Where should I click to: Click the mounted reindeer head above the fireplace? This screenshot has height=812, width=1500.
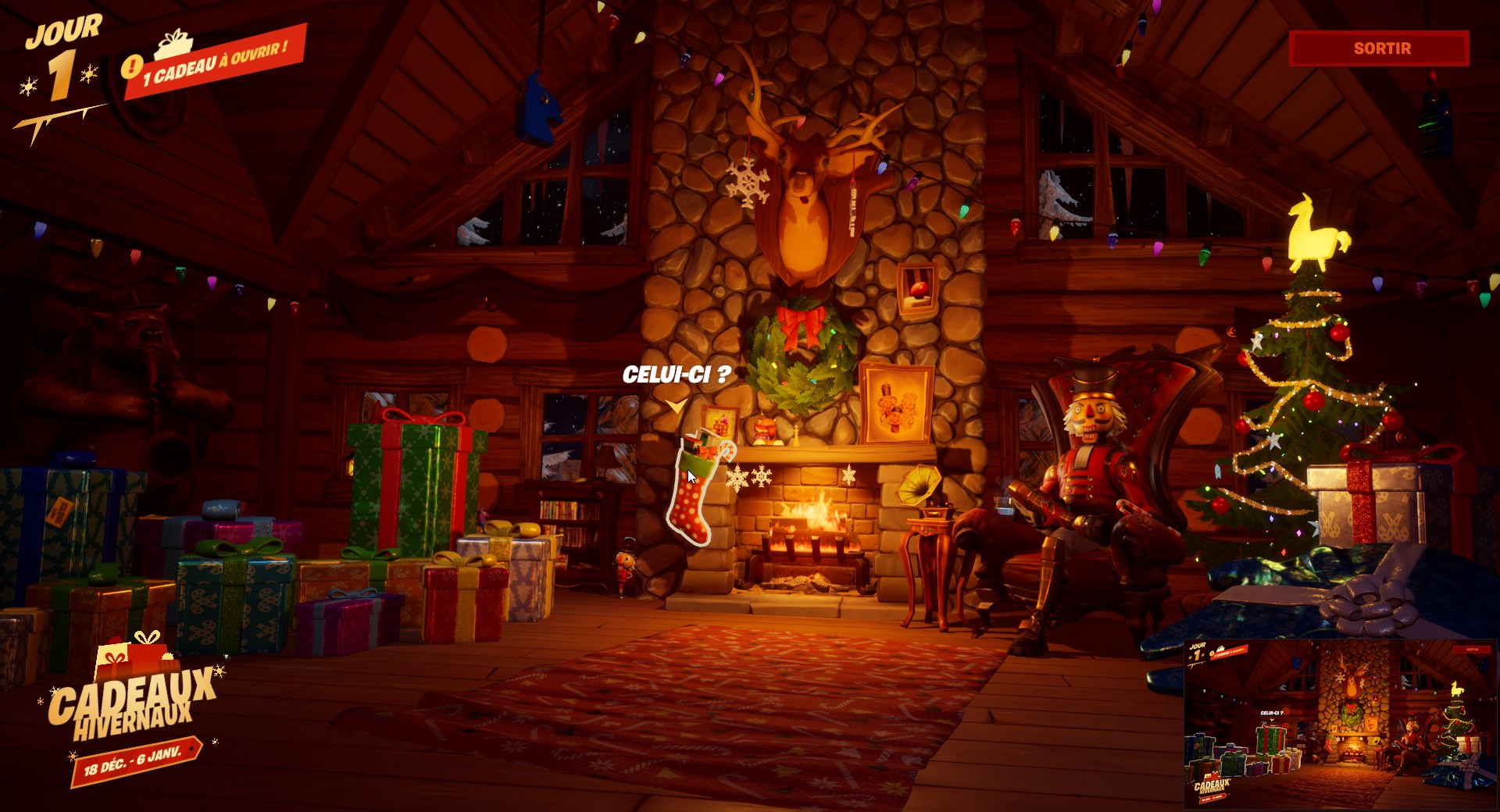(x=805, y=172)
